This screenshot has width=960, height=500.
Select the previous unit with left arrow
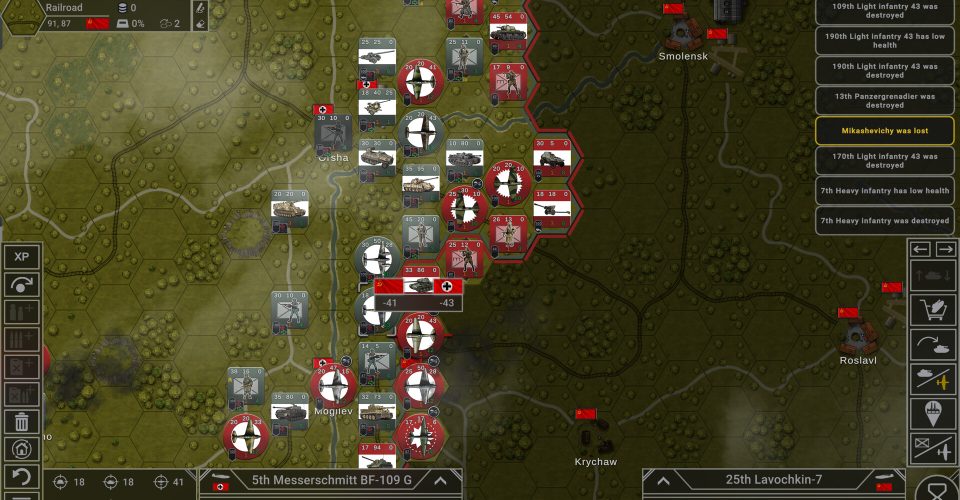tap(921, 249)
